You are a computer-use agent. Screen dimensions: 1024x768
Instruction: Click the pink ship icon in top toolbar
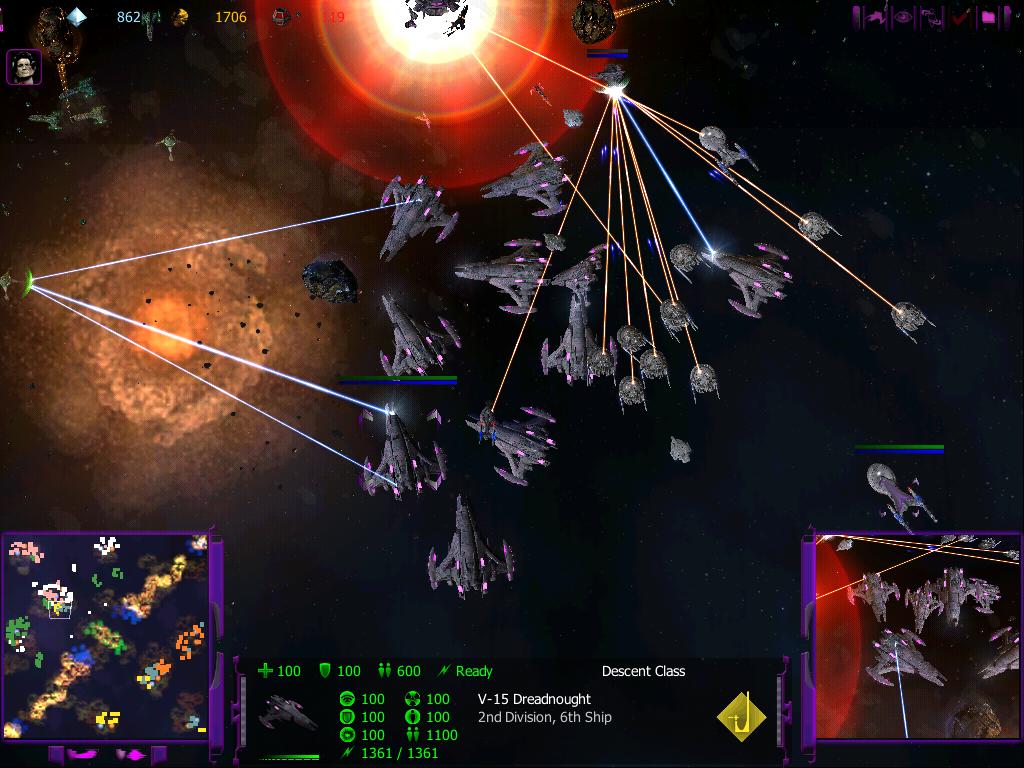875,17
